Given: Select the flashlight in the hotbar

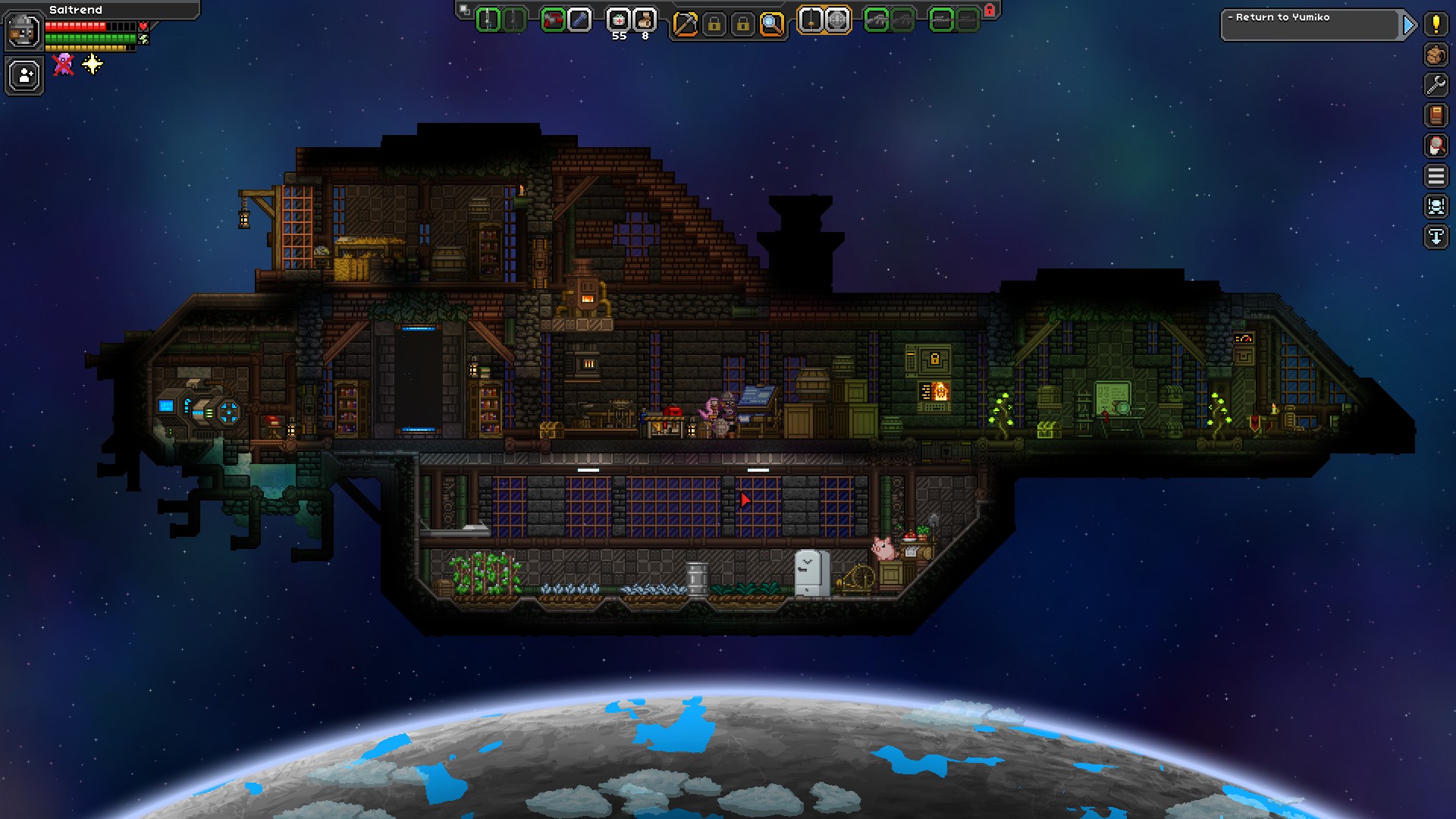Looking at the screenshot, I should click(x=579, y=20).
